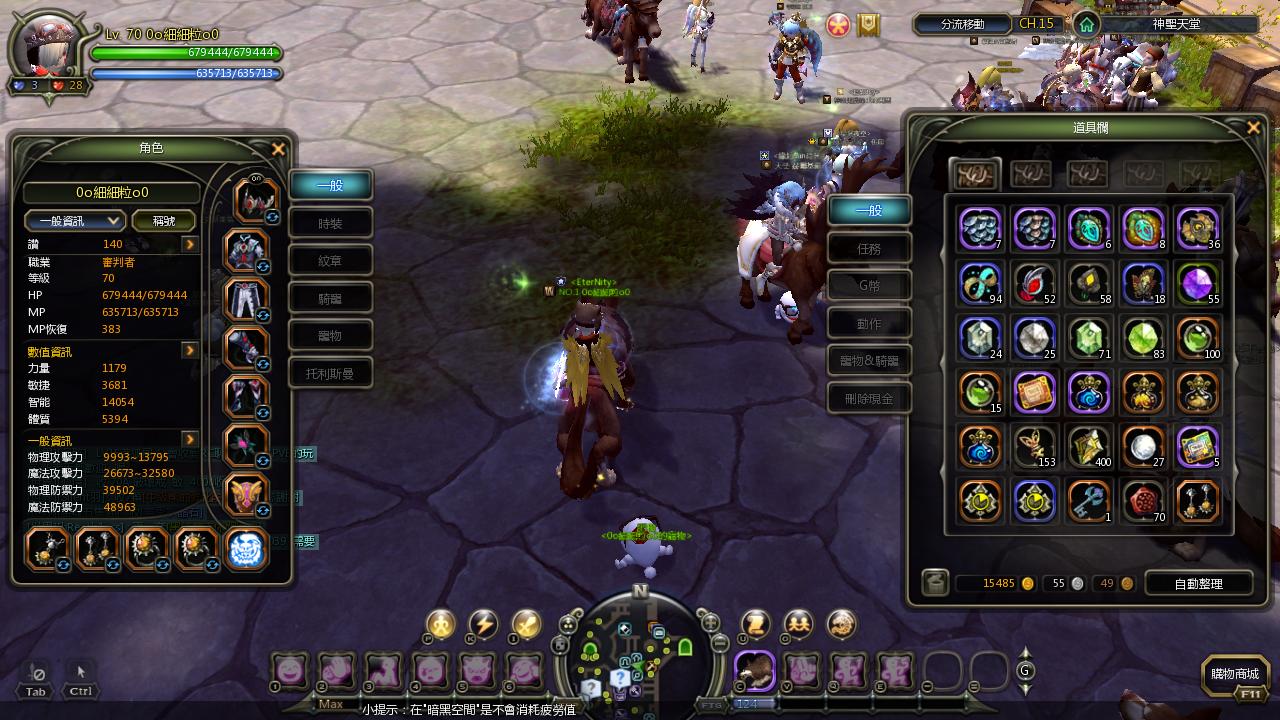The height and width of the screenshot is (720, 1280).
Task: Select the 騎寵 mount tab
Action: [x=330, y=298]
